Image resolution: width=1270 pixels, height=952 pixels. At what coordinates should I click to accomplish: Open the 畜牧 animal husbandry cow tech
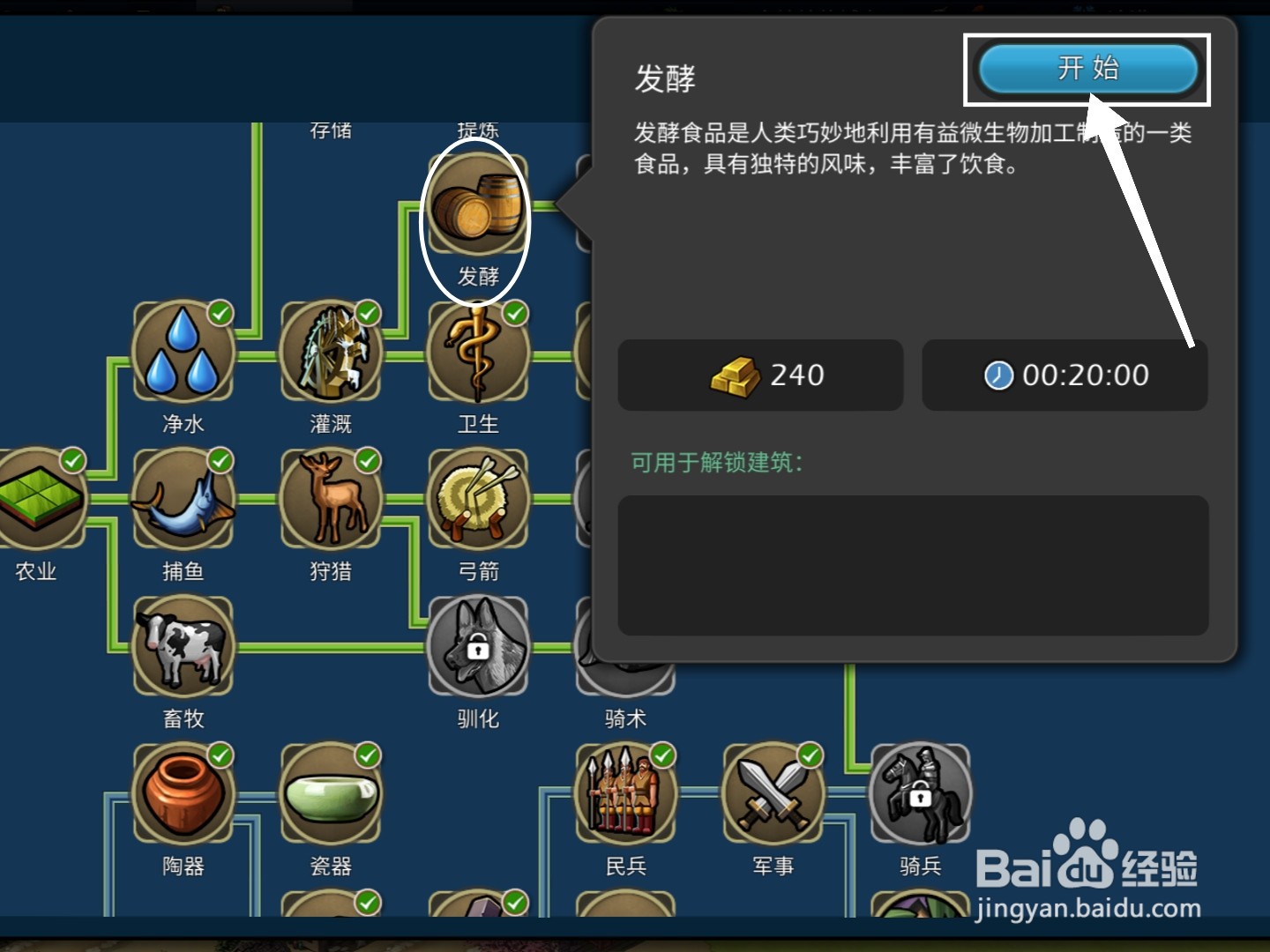click(x=183, y=646)
